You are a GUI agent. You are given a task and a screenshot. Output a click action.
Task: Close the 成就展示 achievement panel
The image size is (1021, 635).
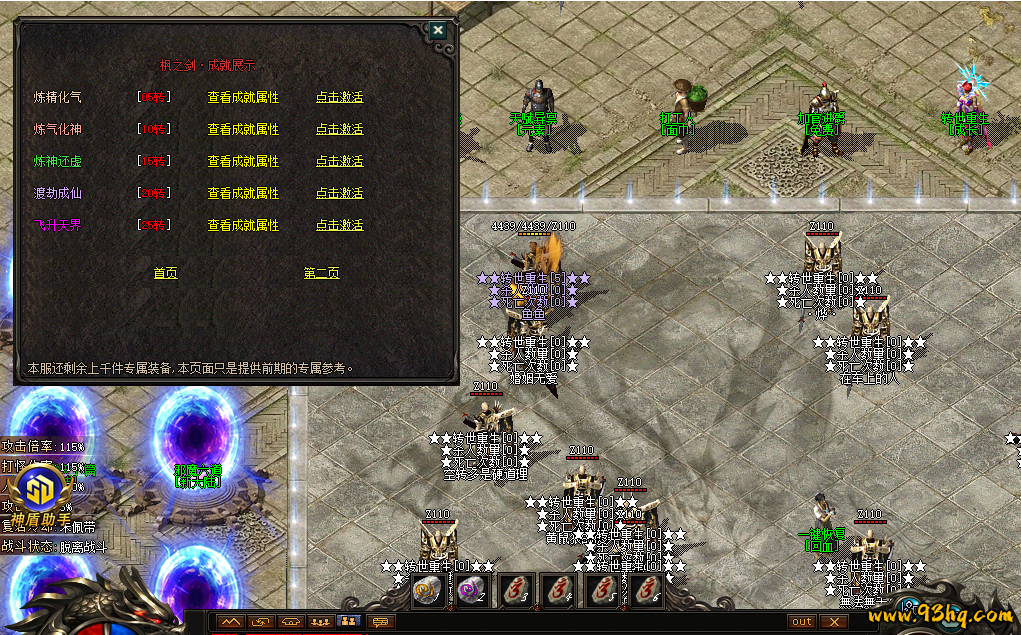[x=437, y=30]
